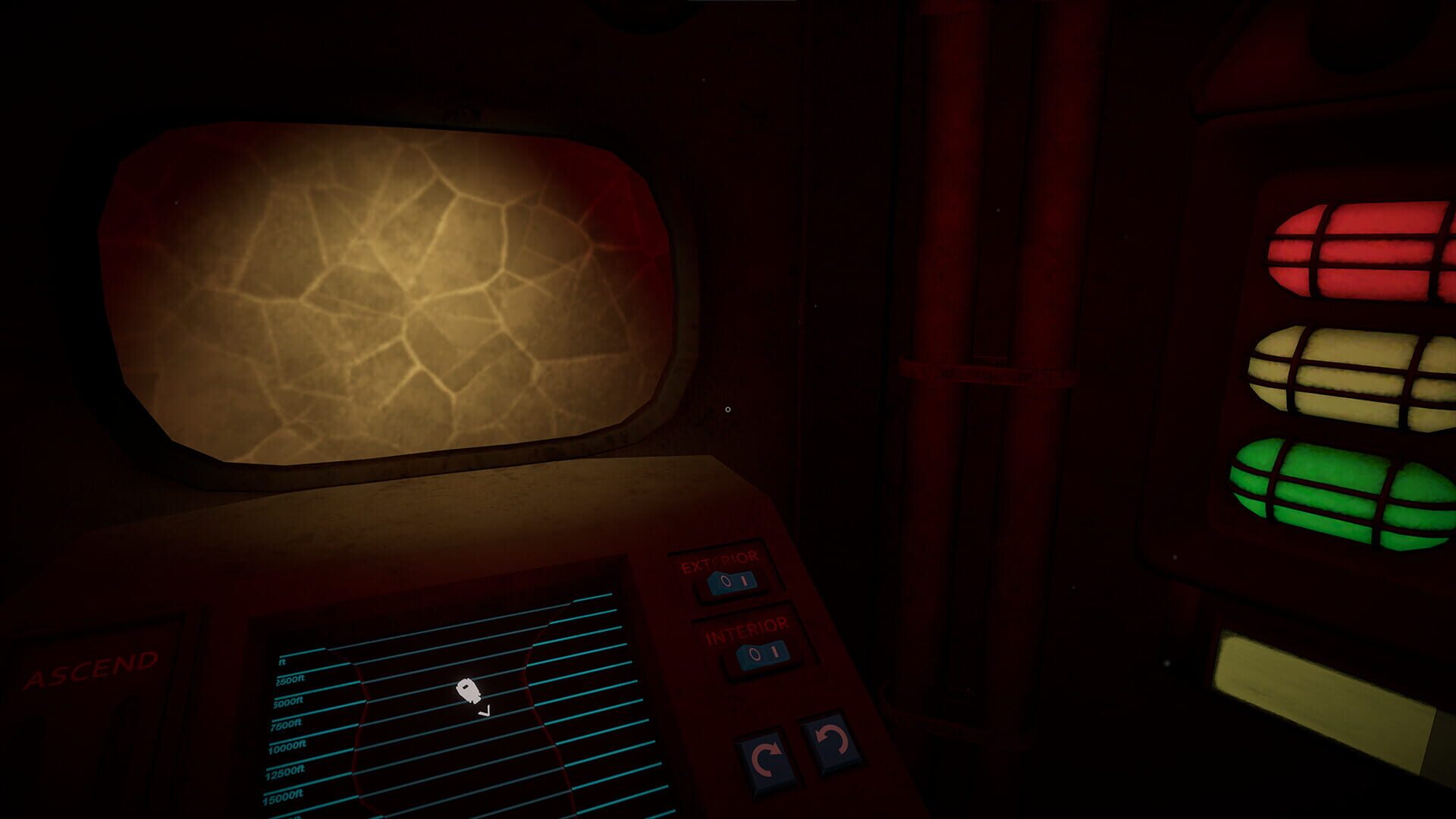
Task: Tap the red pipe assembly beside the console
Action: (x=978, y=379)
